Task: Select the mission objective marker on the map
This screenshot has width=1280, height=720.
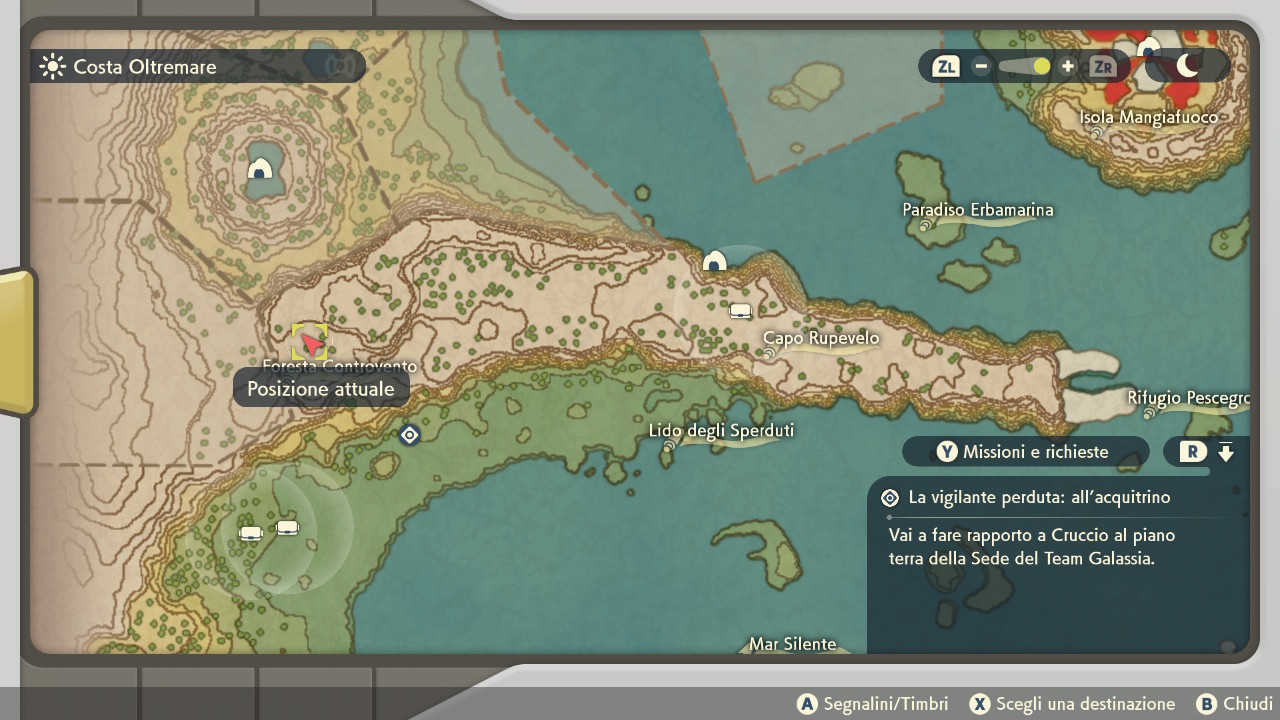Action: coord(409,435)
